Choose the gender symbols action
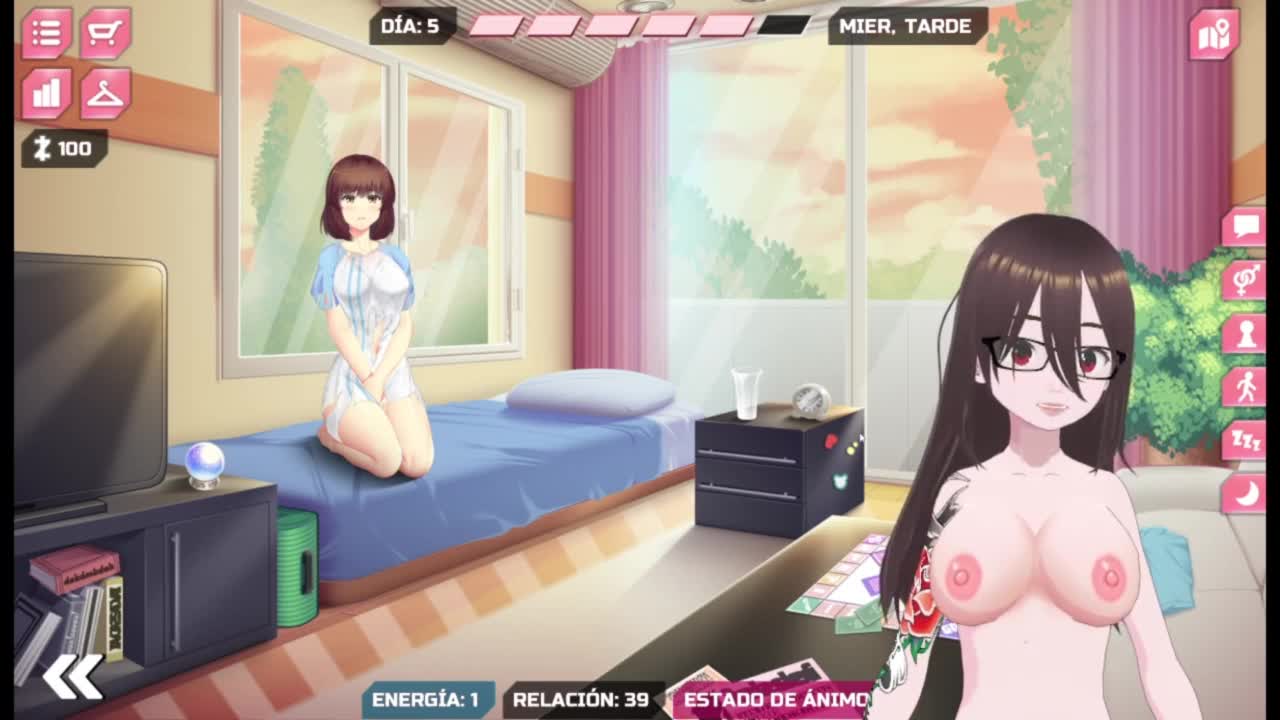Screen dimensions: 1280x720 [1244, 280]
